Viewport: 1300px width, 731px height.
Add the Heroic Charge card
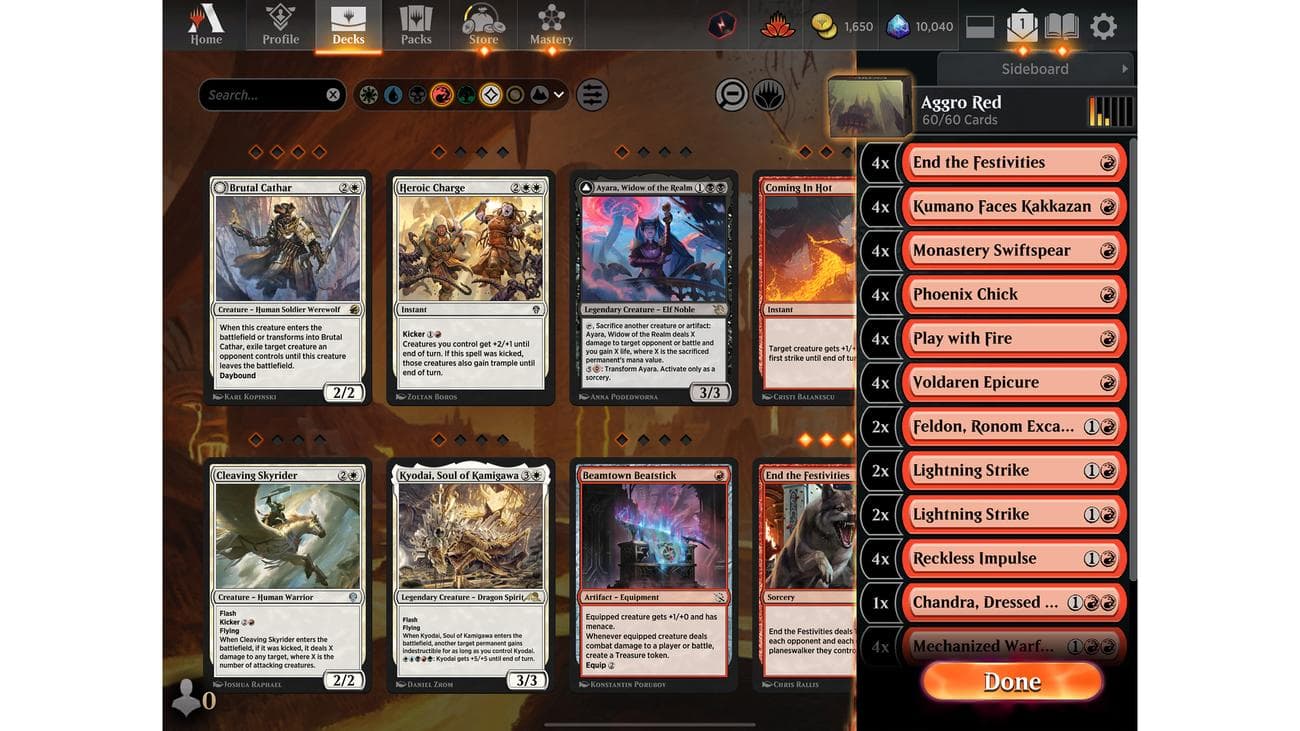471,288
